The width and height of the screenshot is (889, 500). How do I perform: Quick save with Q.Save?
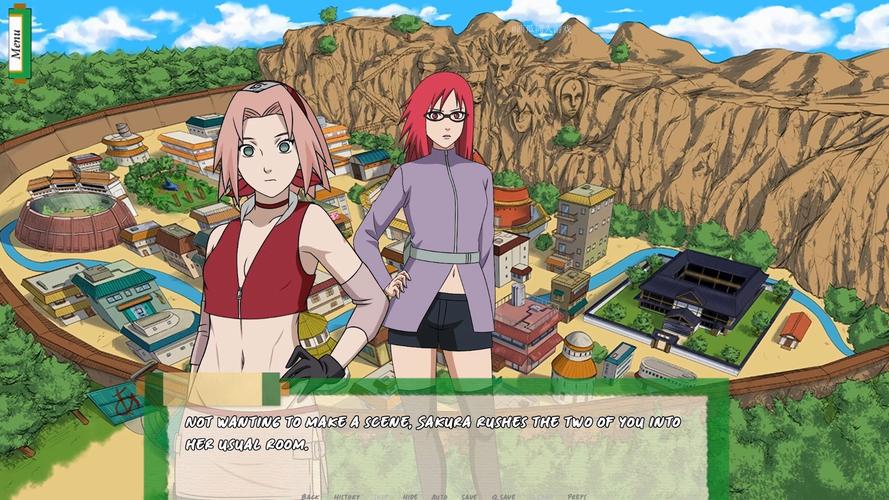click(503, 496)
